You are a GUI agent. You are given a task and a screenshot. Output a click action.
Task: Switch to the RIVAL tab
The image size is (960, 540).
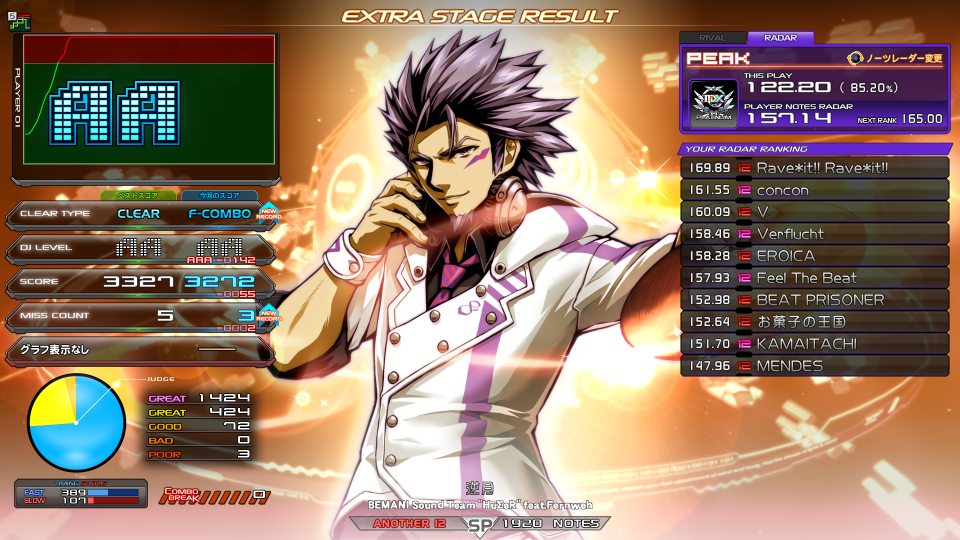(712, 38)
